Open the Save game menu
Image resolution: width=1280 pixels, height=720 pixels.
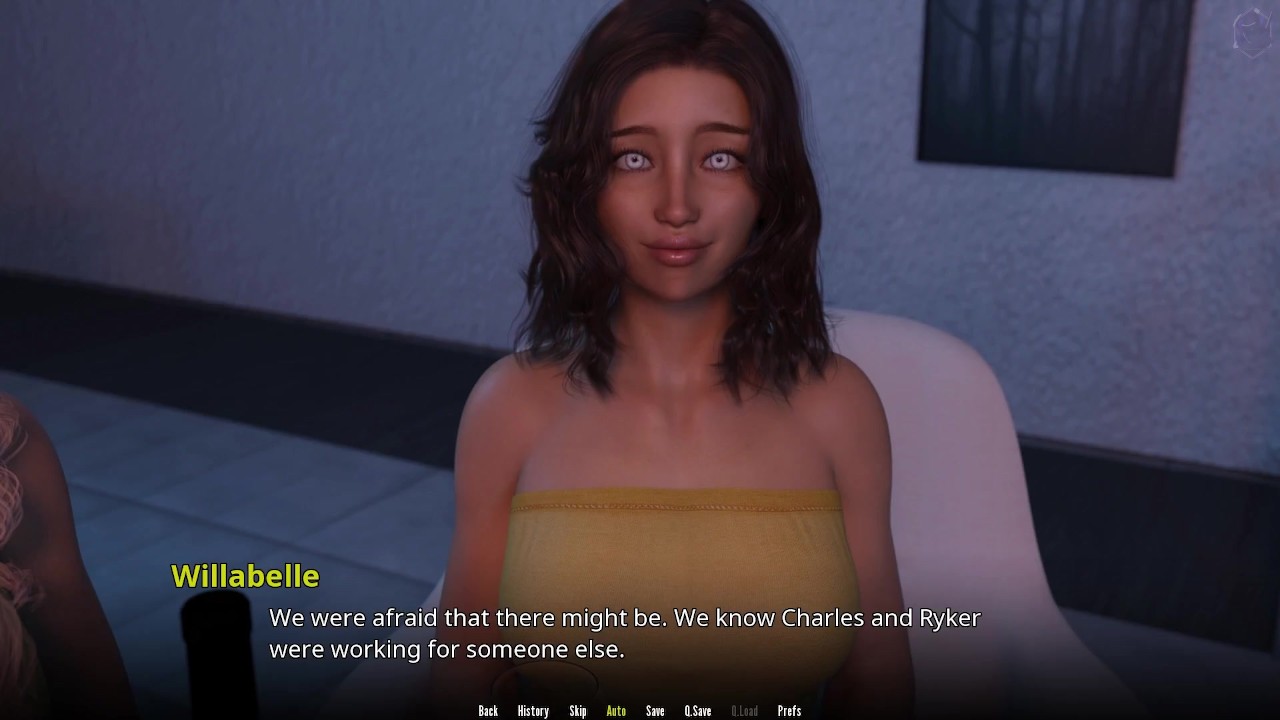tap(655, 711)
